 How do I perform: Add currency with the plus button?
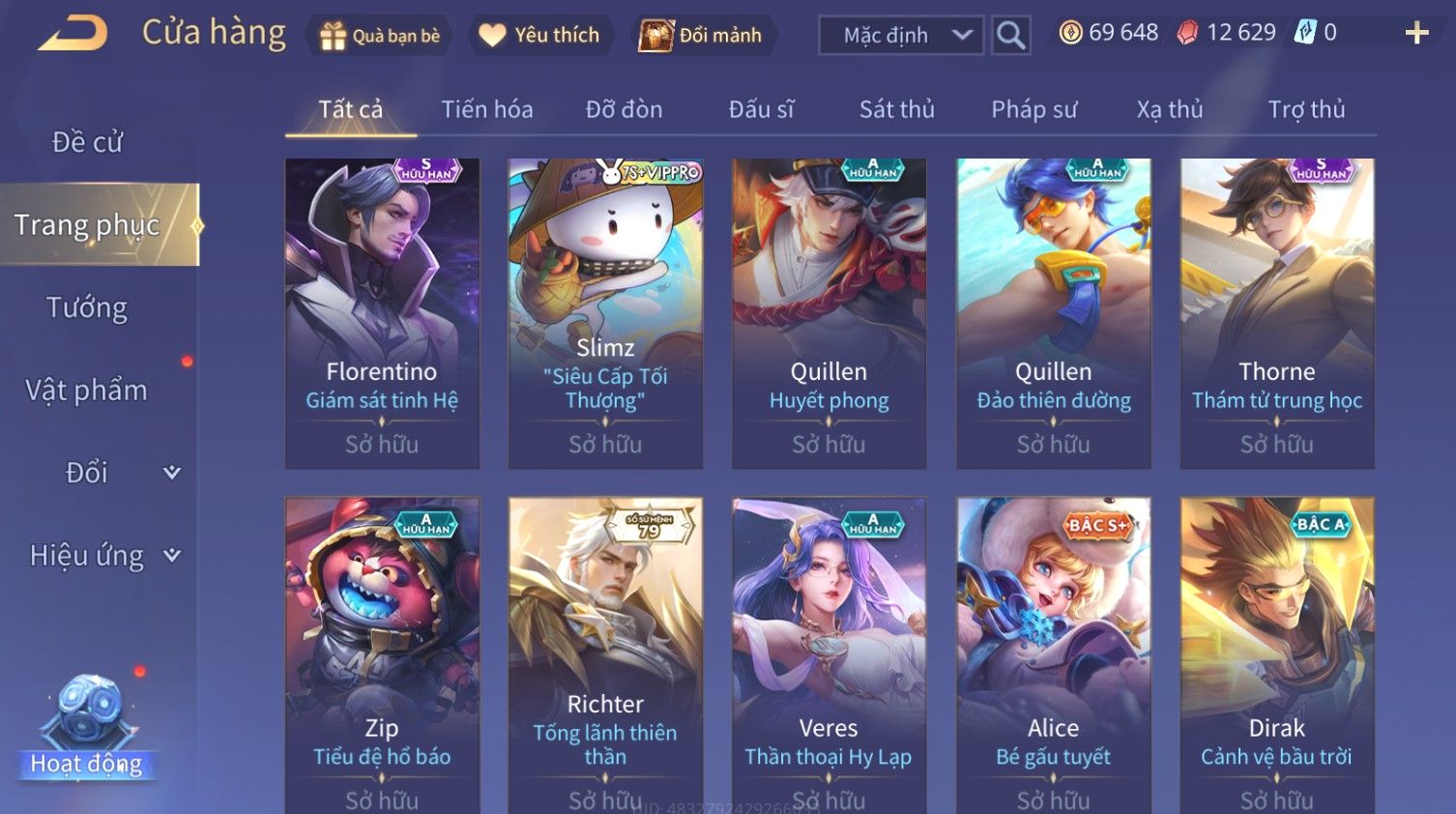coord(1416,34)
